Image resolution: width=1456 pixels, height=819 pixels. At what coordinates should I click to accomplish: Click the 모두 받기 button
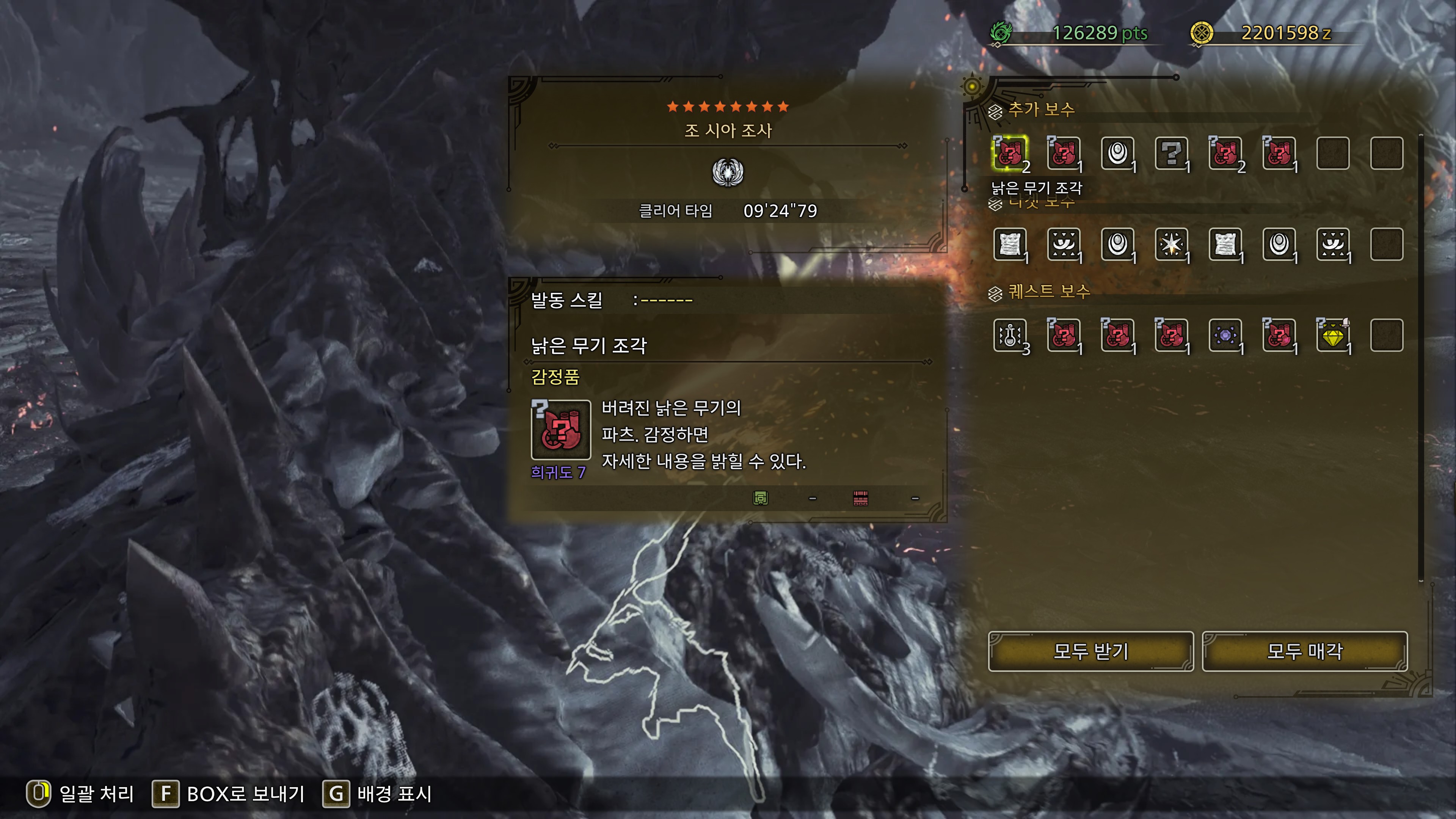click(x=1090, y=651)
